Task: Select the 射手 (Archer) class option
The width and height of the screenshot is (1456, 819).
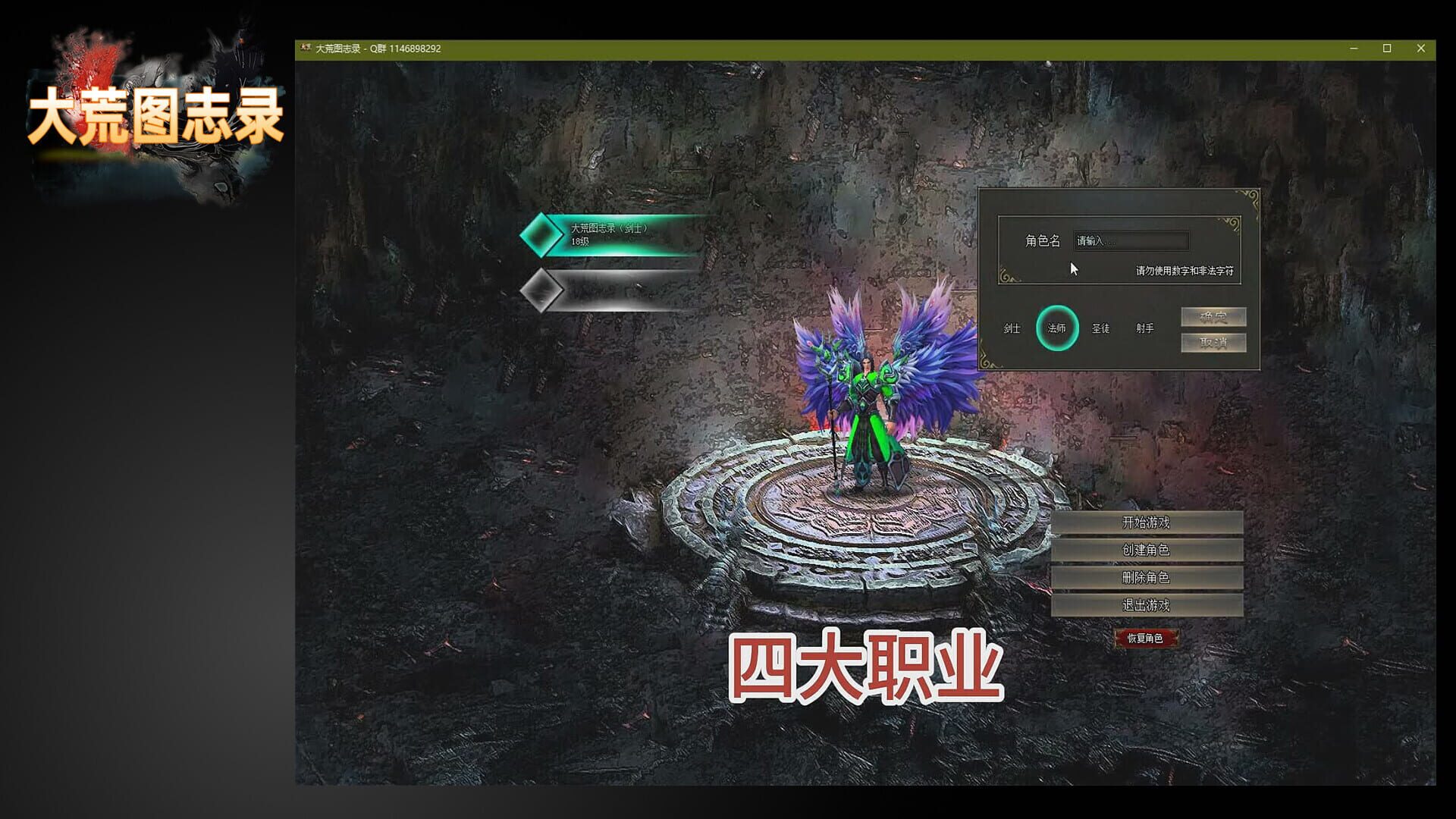Action: coord(1145,328)
